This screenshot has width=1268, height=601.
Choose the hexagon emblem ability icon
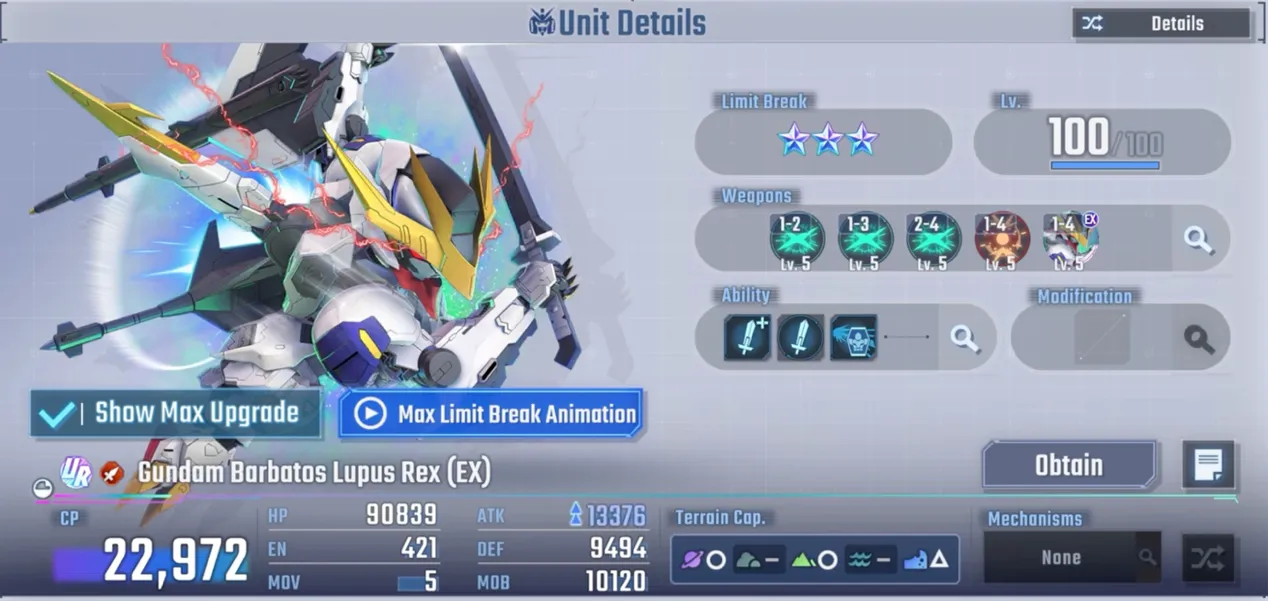click(853, 338)
